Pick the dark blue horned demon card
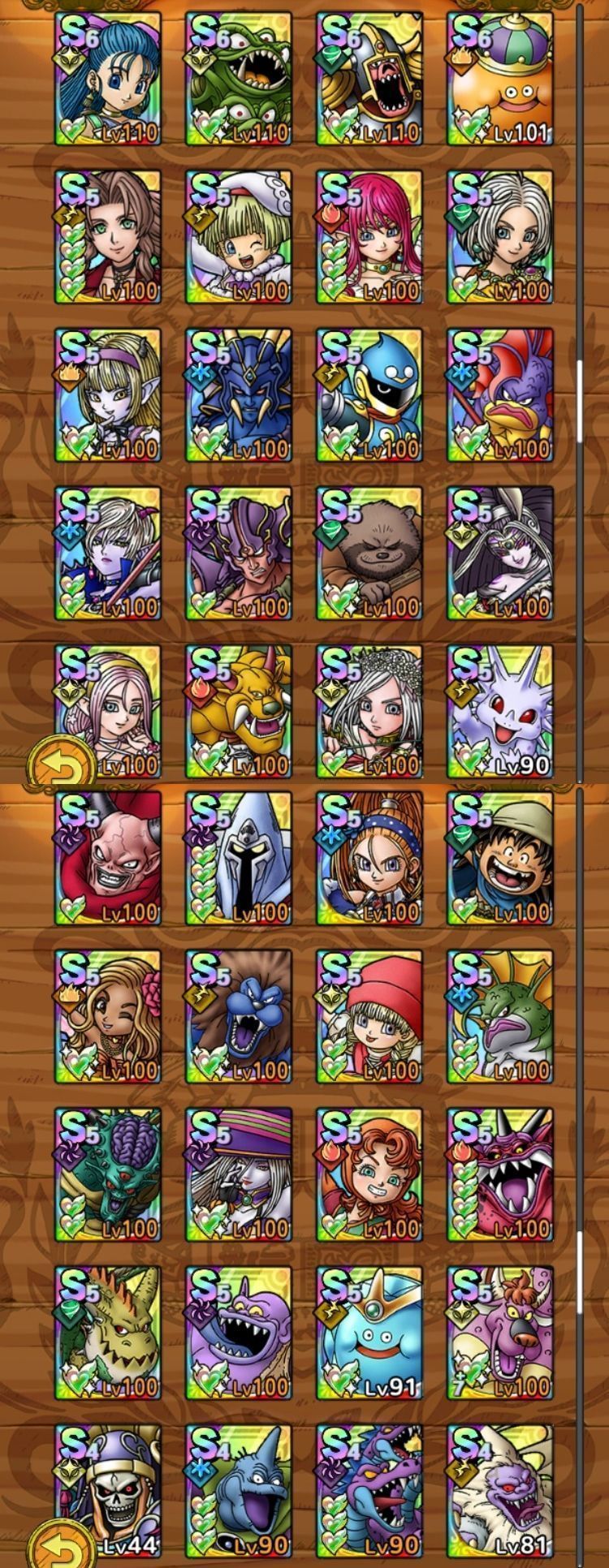 [x=239, y=394]
